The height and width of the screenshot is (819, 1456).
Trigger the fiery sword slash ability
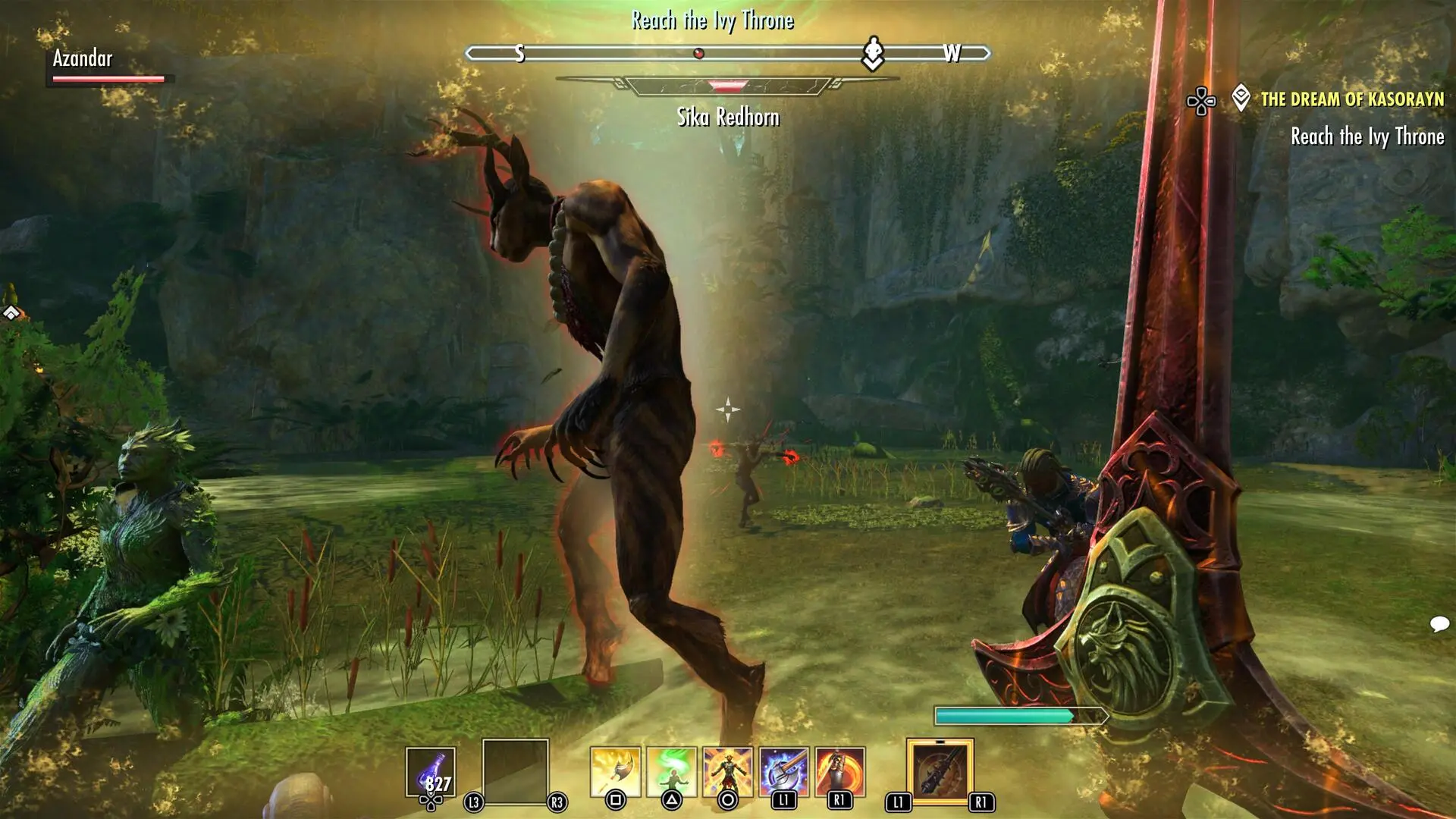(839, 771)
